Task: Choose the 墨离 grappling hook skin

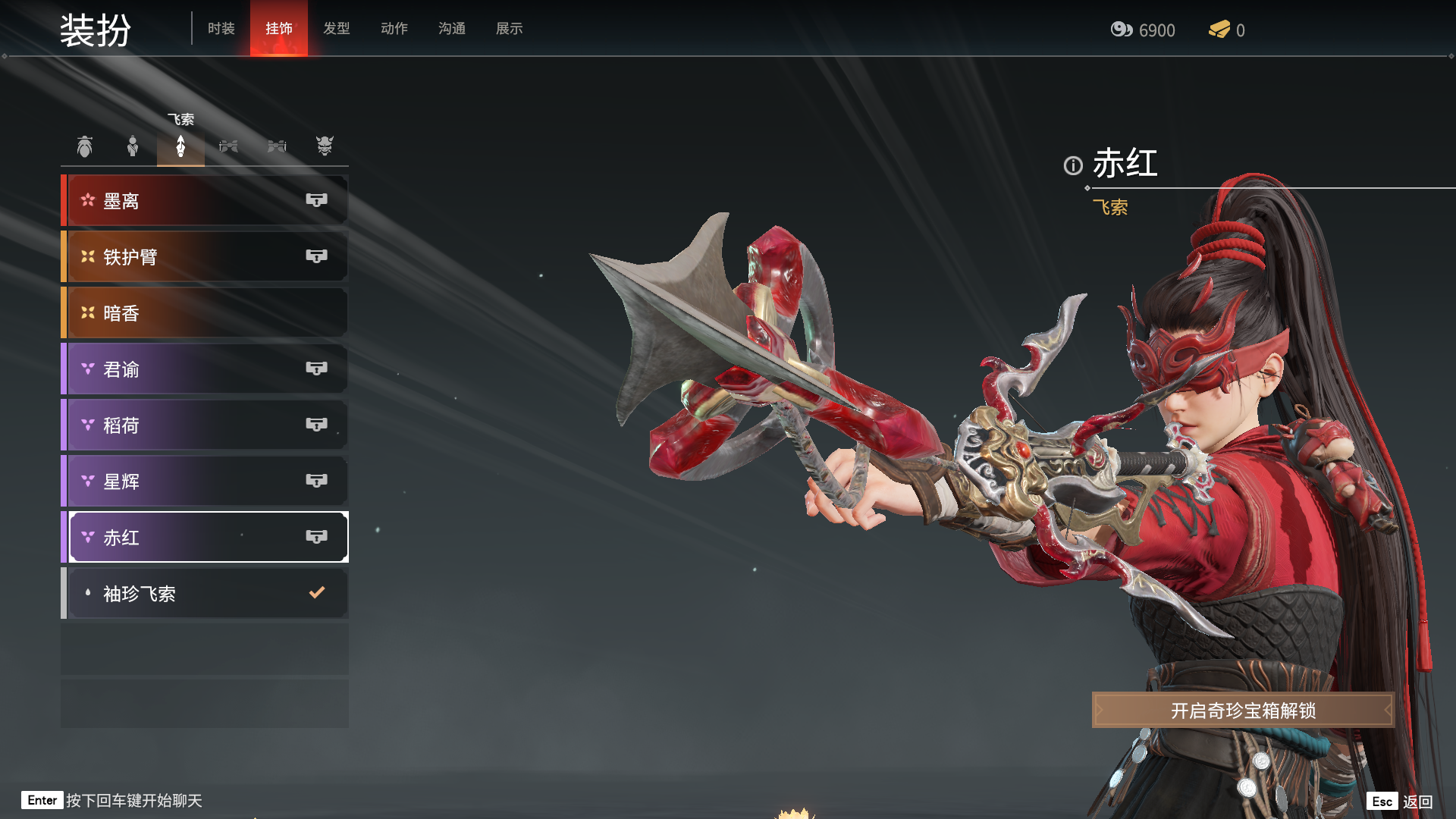Action: click(x=205, y=201)
